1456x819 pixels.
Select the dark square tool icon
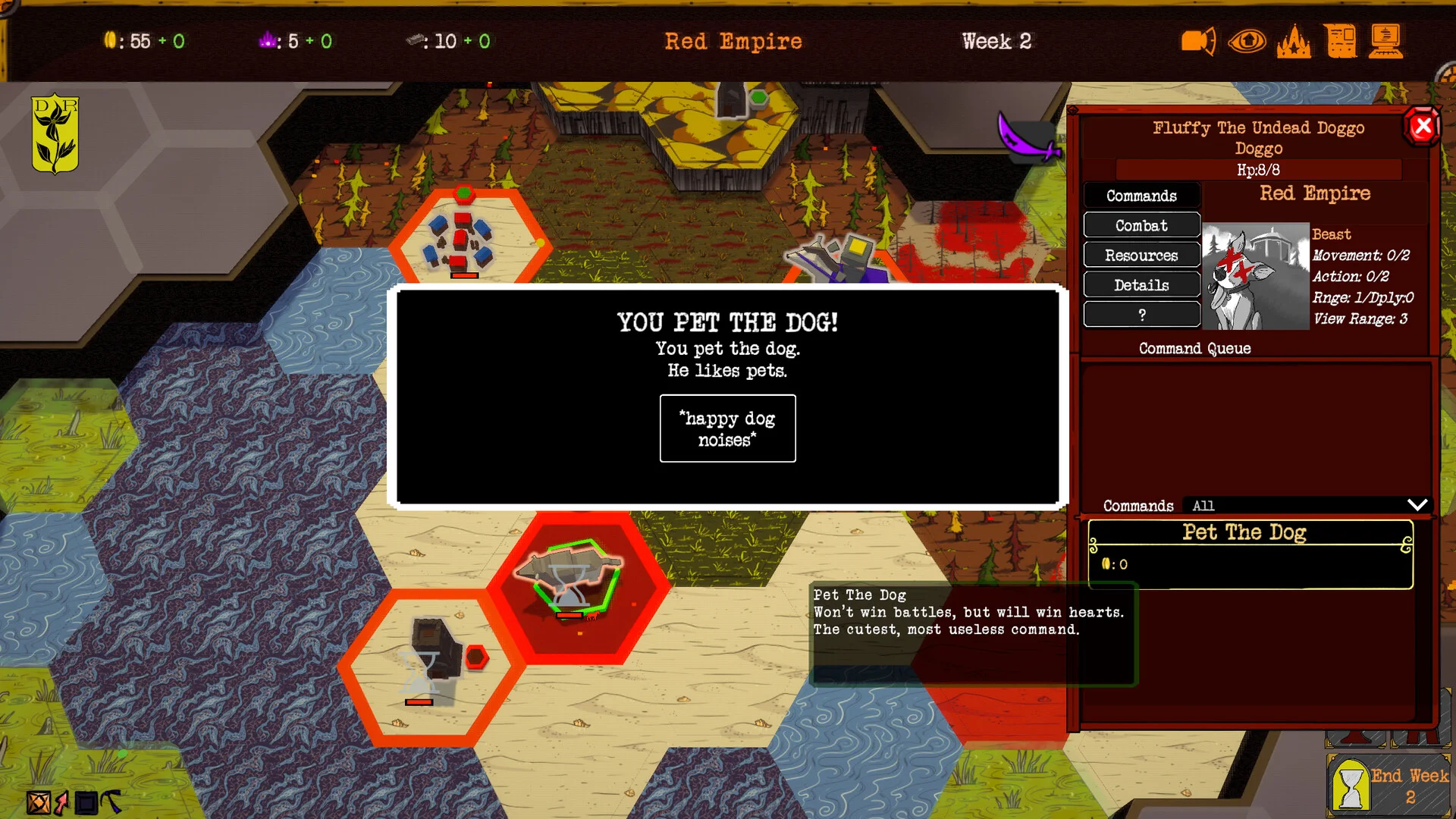(x=86, y=802)
